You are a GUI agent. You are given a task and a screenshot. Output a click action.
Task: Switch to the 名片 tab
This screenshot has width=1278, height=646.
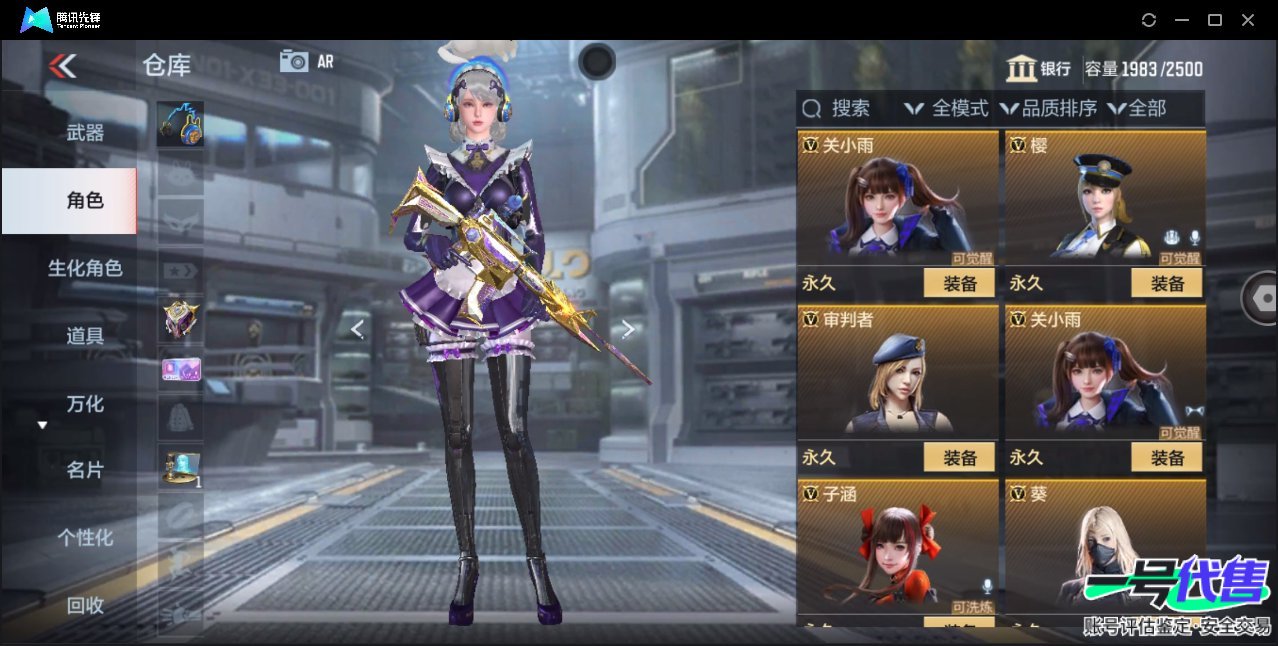click(x=85, y=470)
